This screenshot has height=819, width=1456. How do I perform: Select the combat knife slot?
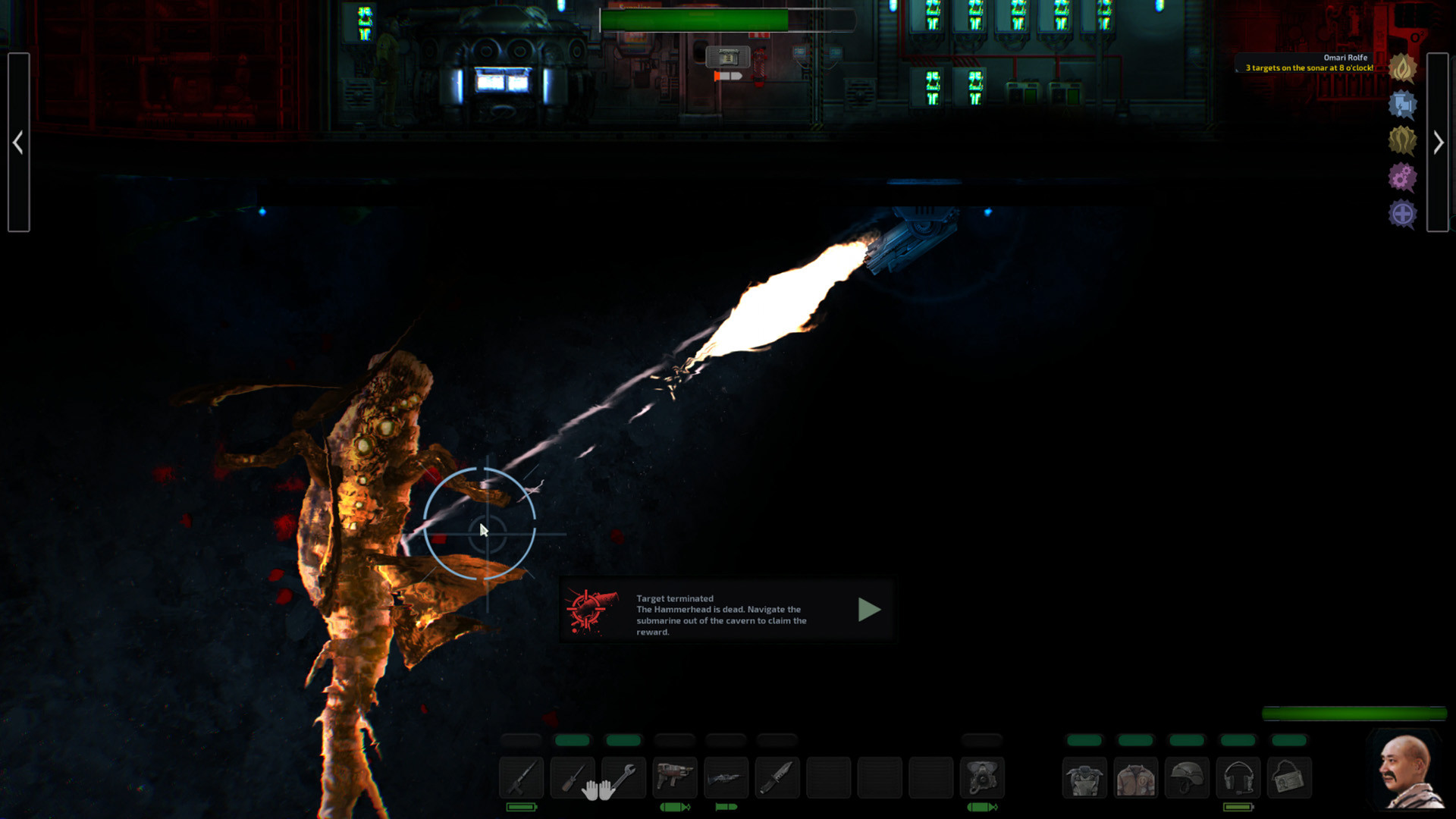coord(777,777)
